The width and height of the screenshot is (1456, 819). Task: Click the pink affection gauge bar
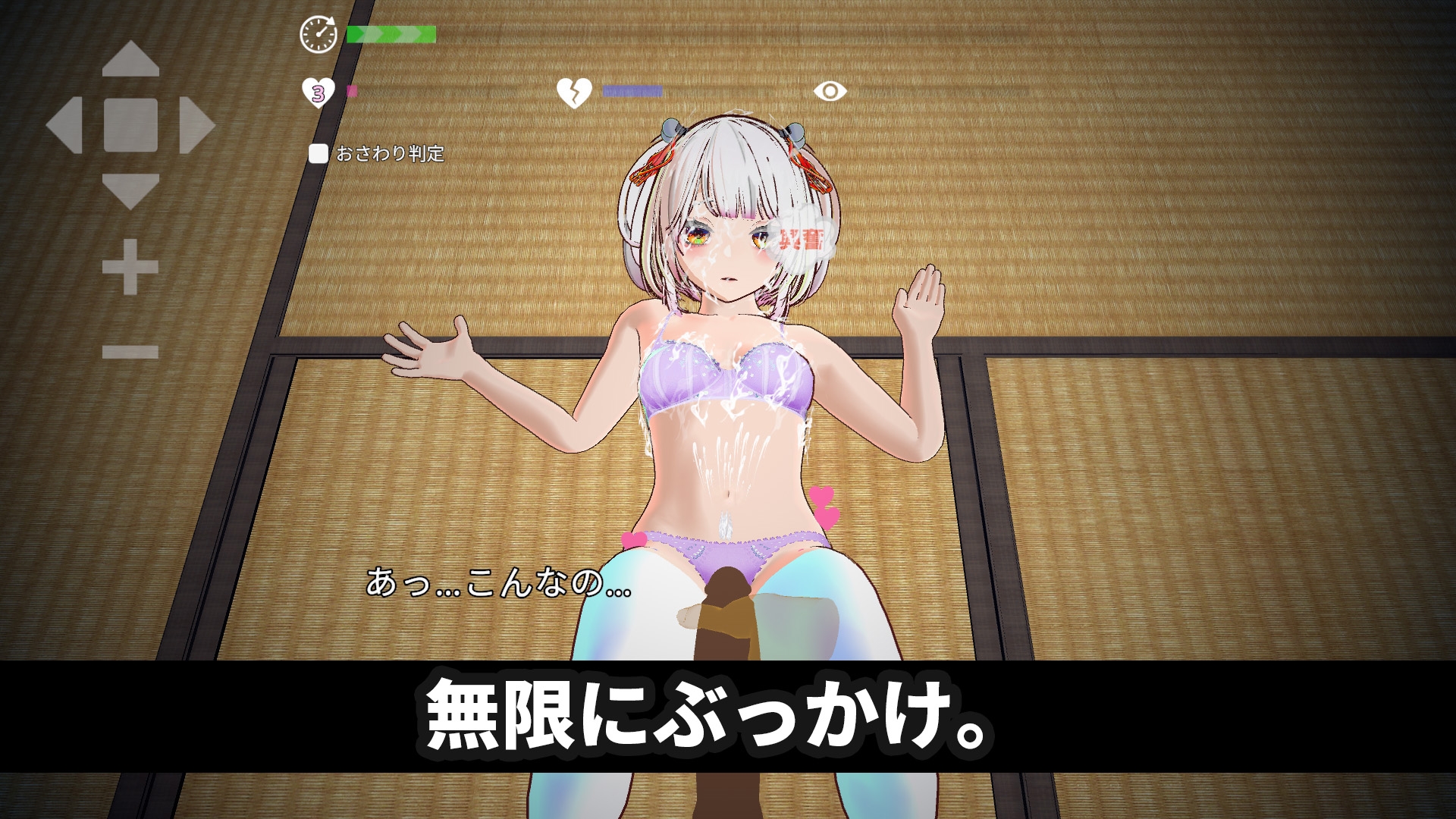click(x=350, y=91)
